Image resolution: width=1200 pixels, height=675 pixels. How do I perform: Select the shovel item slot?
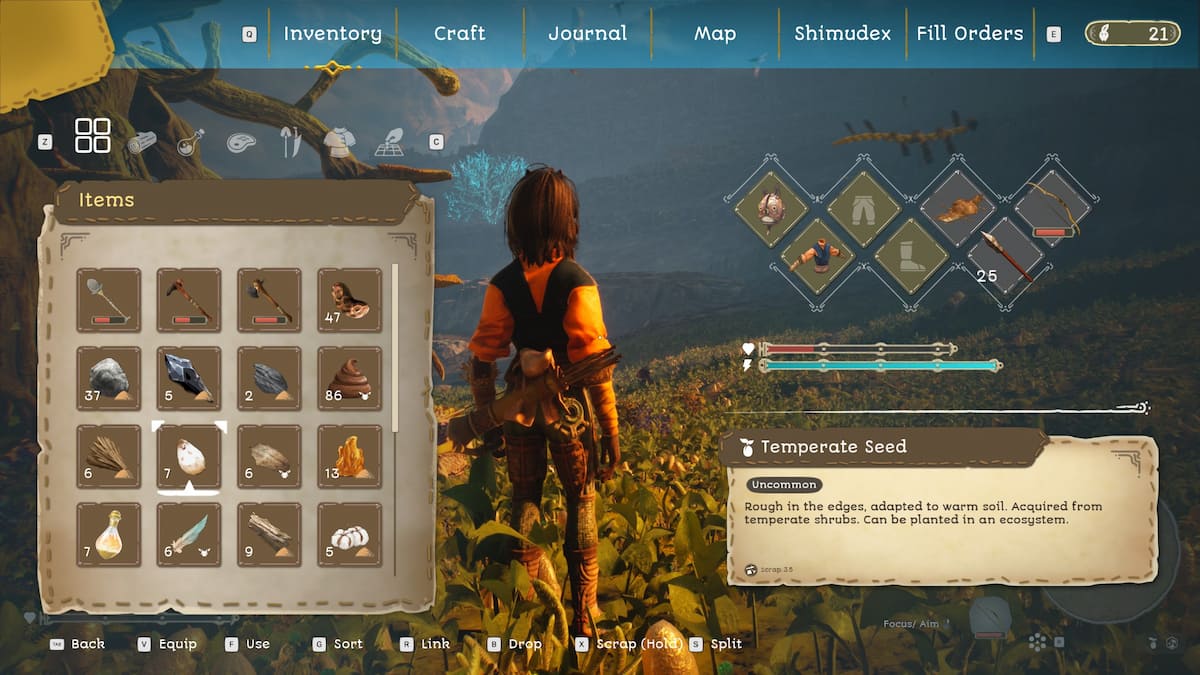(x=109, y=299)
